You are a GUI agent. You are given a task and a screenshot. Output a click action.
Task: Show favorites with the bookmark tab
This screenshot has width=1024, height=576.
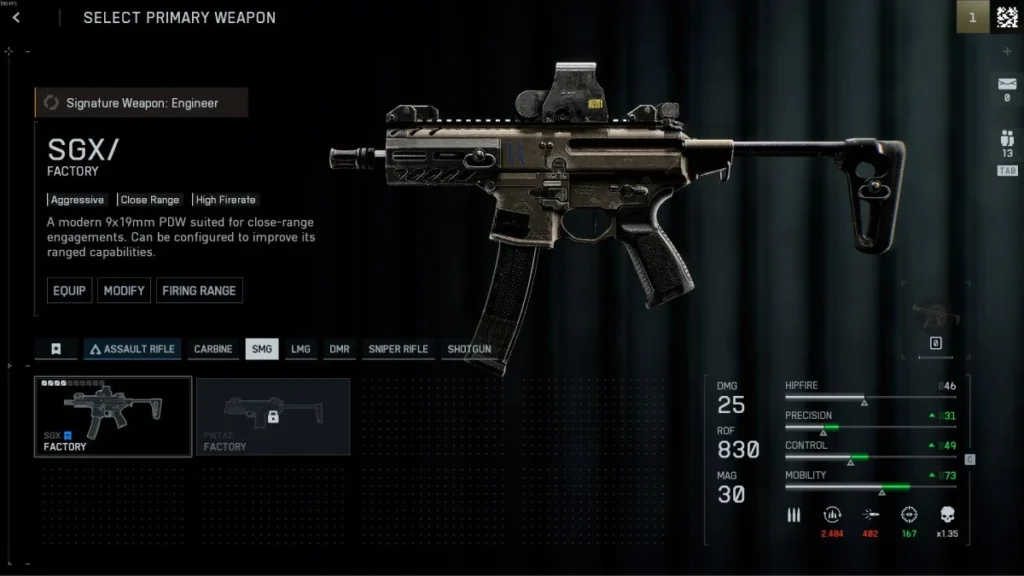56,349
